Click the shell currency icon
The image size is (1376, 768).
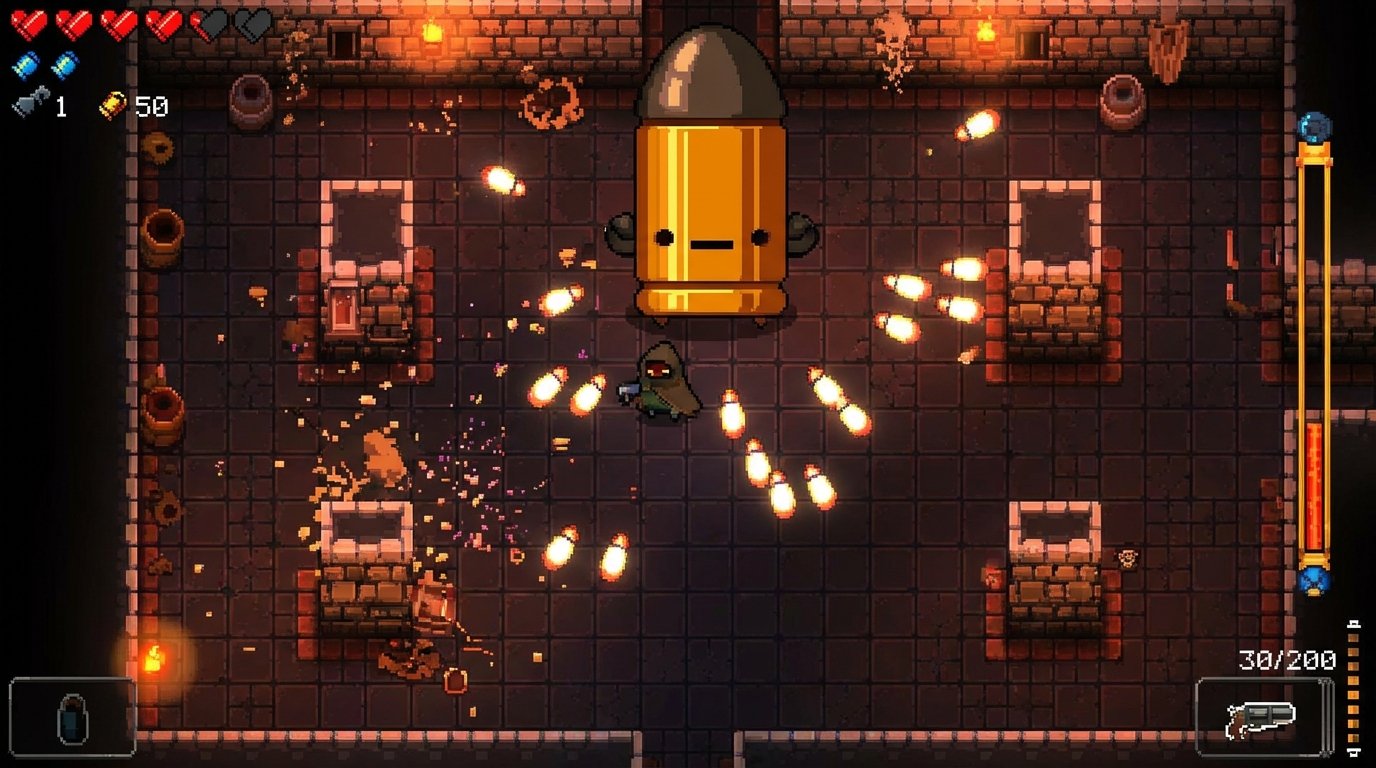point(112,105)
